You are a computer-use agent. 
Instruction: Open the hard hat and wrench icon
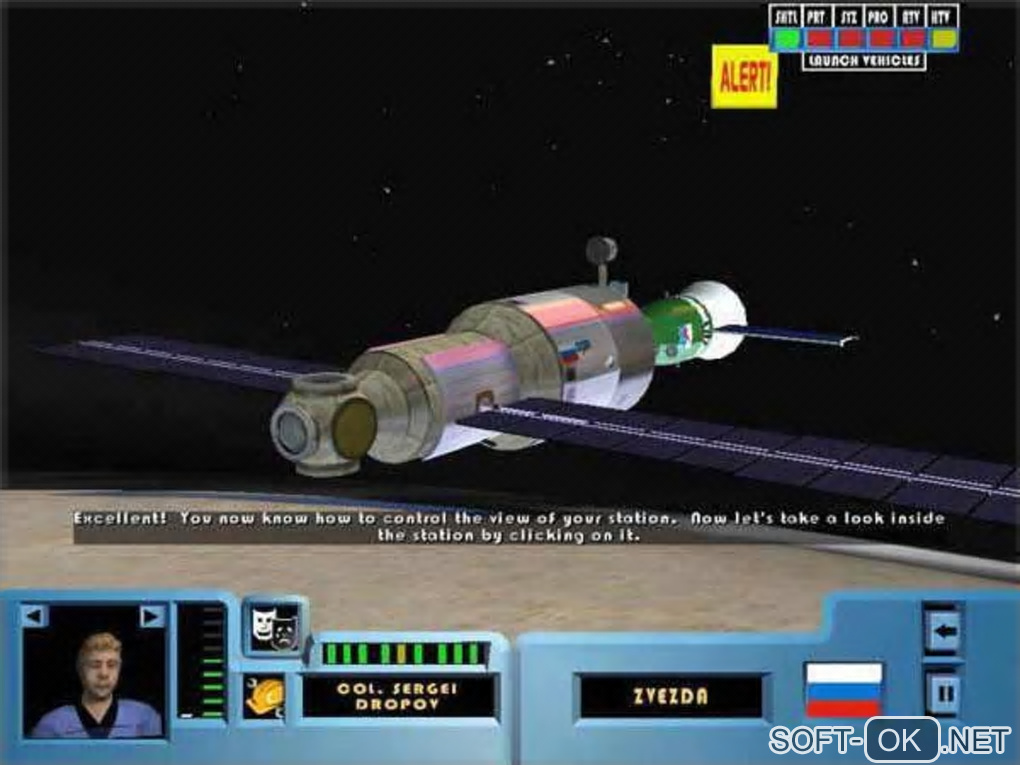click(x=266, y=696)
